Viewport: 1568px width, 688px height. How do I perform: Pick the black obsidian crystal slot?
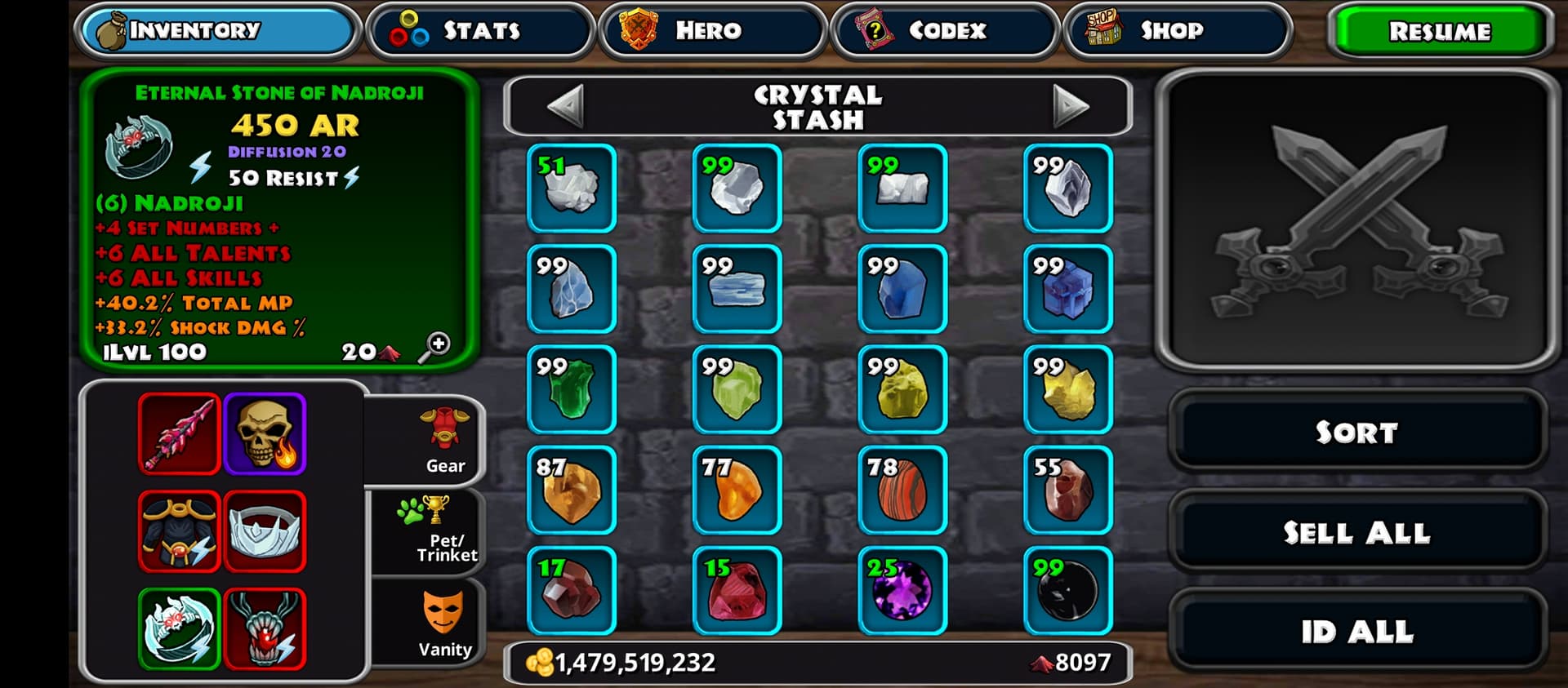click(1068, 591)
